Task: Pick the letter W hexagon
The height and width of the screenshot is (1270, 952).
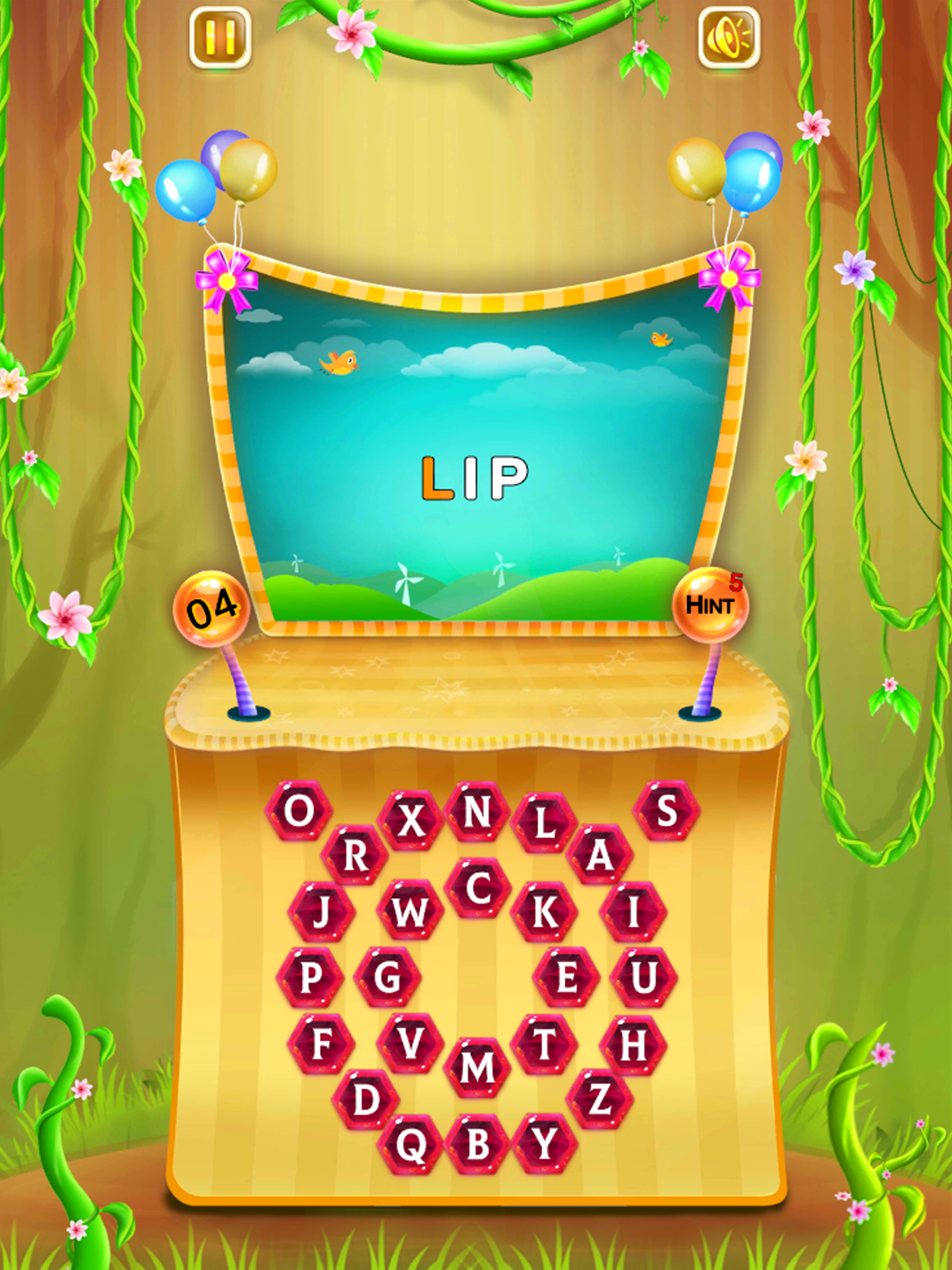Action: (x=410, y=912)
